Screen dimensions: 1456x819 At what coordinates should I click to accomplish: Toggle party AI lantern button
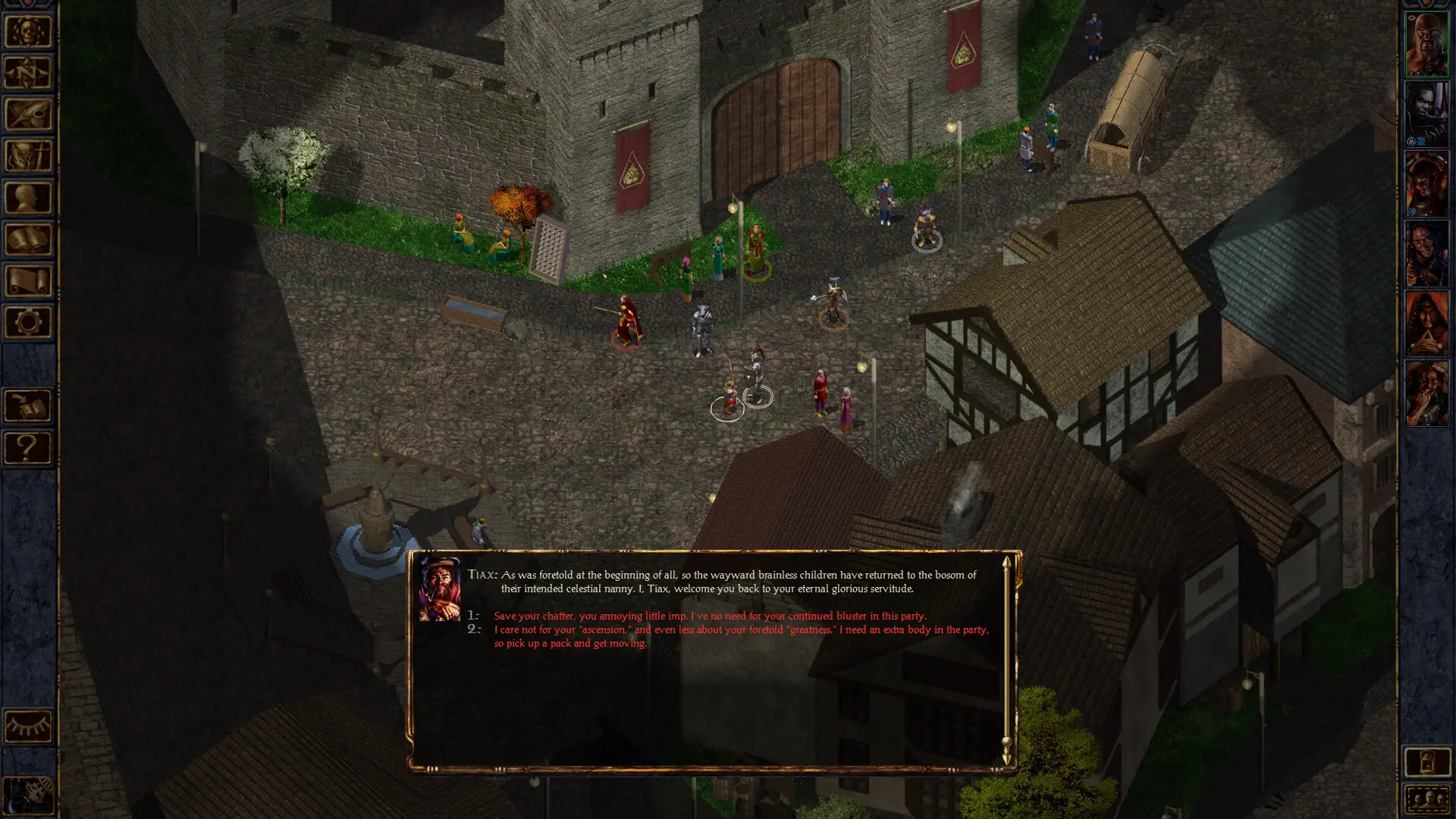coord(1426,762)
